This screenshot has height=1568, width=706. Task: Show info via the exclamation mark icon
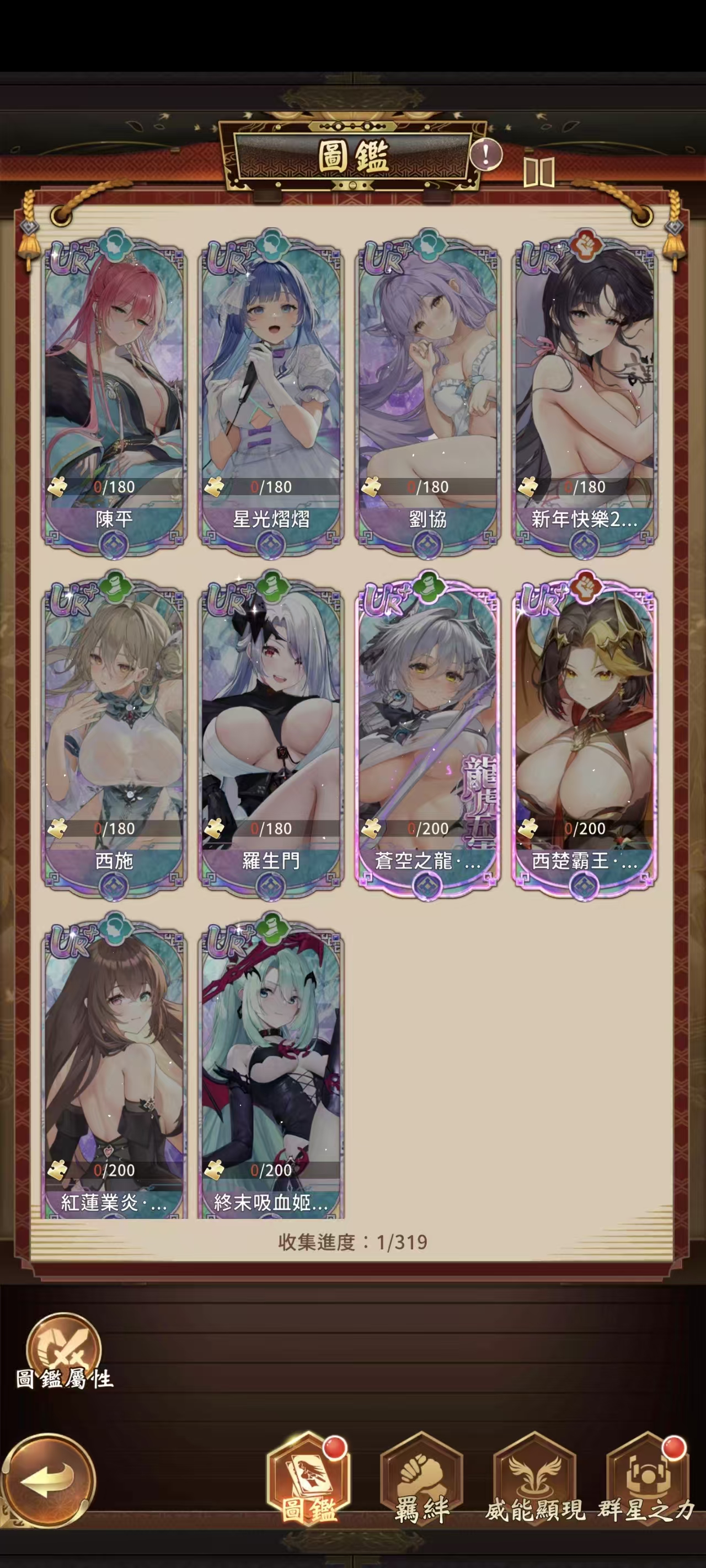[x=485, y=154]
